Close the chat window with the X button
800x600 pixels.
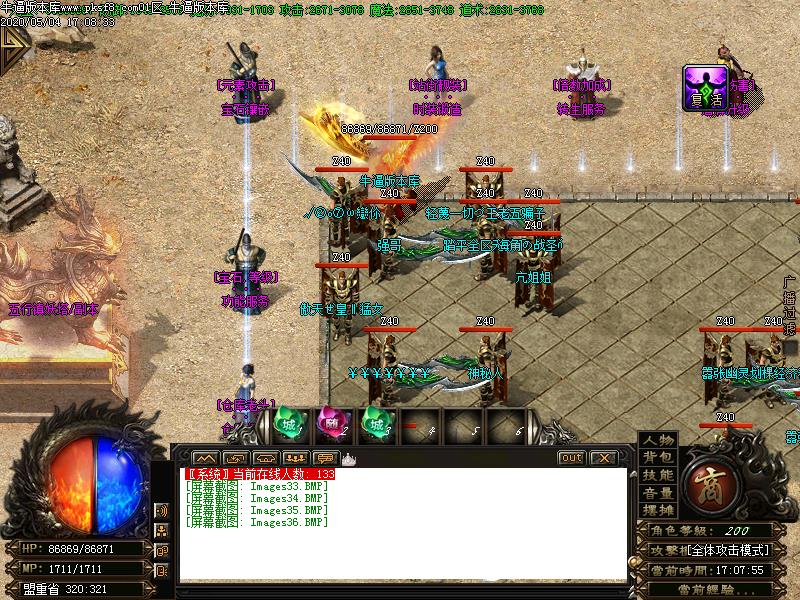coord(603,458)
